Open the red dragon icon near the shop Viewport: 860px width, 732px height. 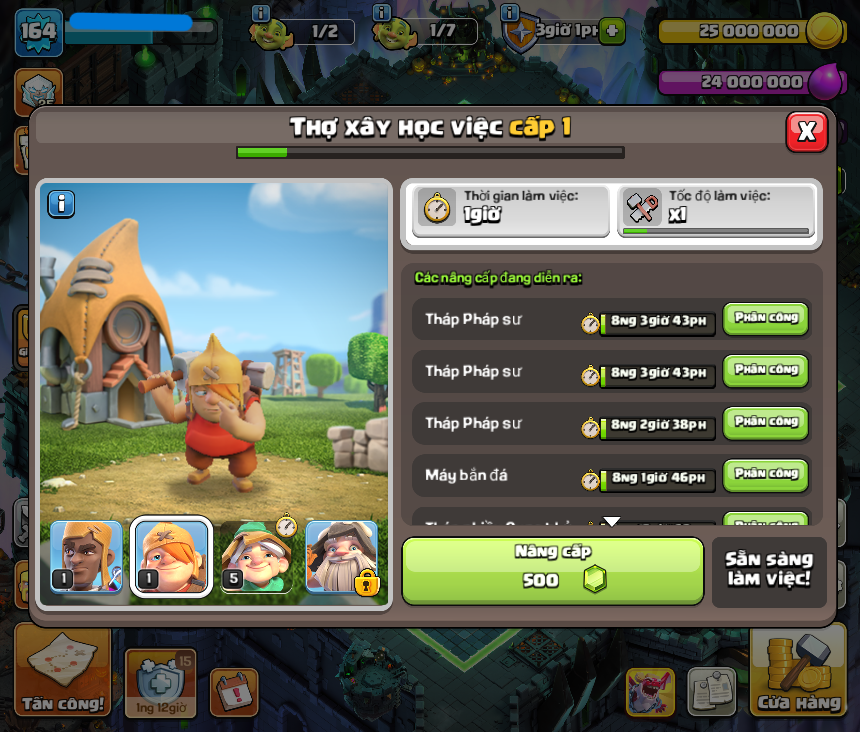pos(650,691)
